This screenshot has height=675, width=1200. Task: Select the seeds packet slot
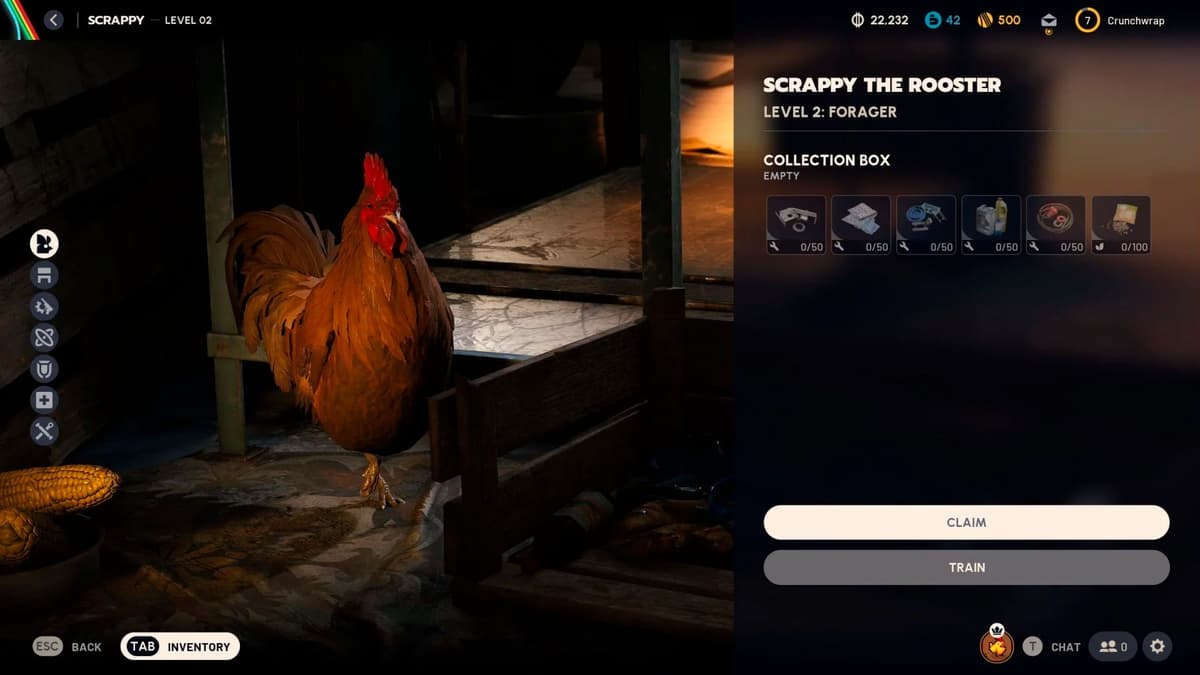click(1121, 224)
